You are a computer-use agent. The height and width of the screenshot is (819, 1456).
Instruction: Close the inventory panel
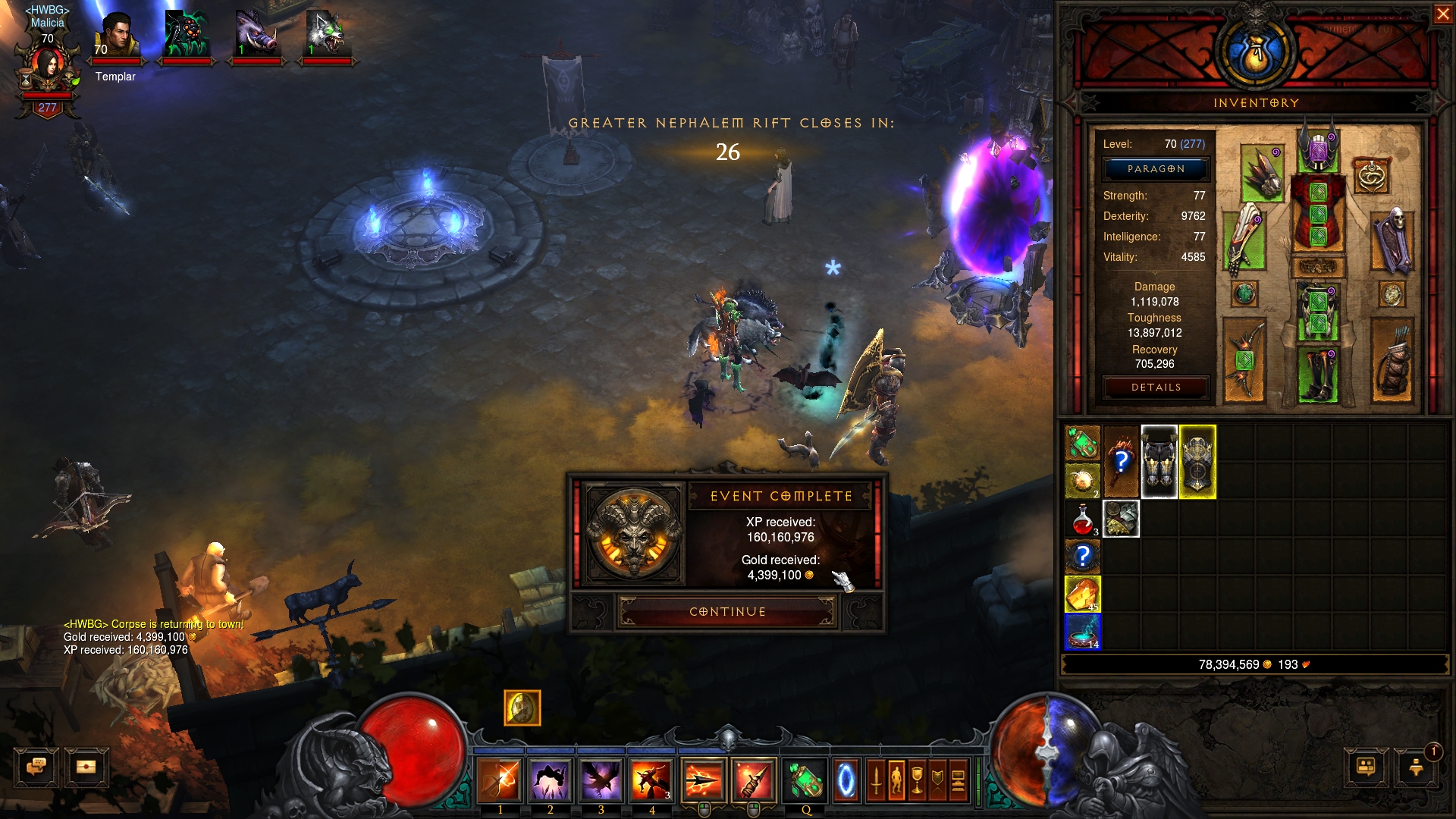pyautogui.click(x=1442, y=14)
